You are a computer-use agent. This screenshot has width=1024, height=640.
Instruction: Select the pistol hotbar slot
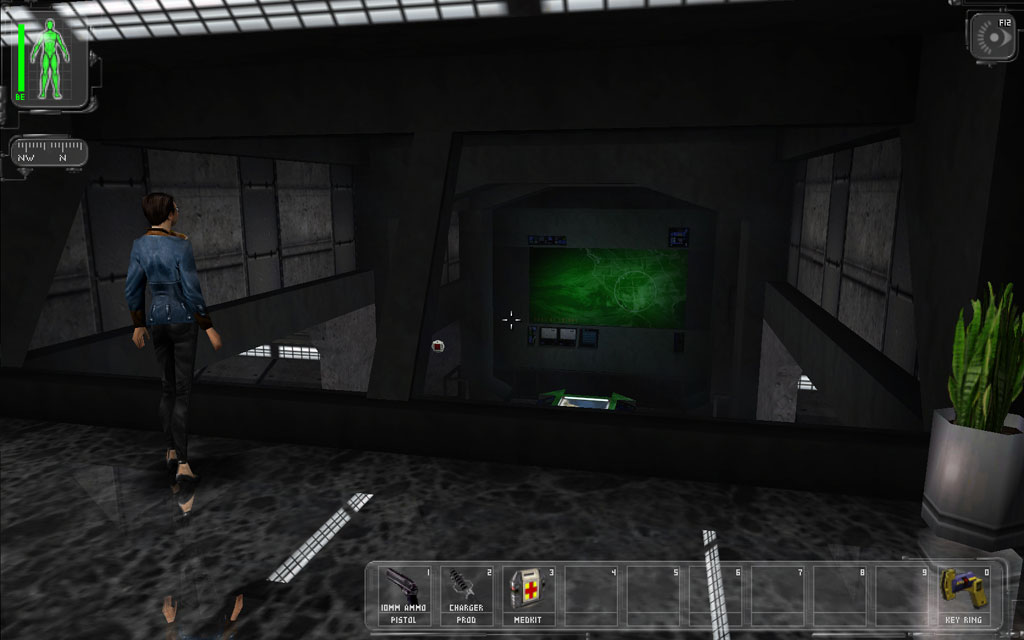click(x=405, y=594)
